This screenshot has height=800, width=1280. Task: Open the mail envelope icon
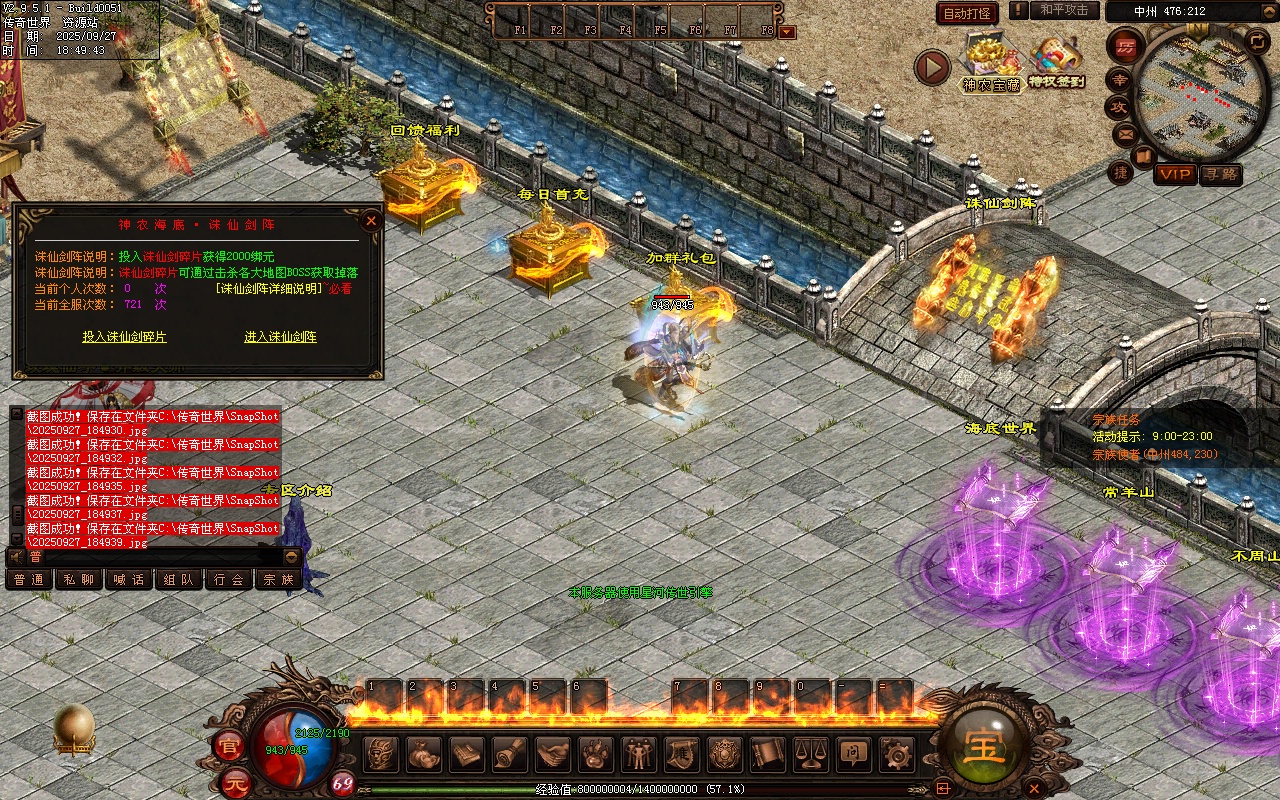pos(1124,133)
